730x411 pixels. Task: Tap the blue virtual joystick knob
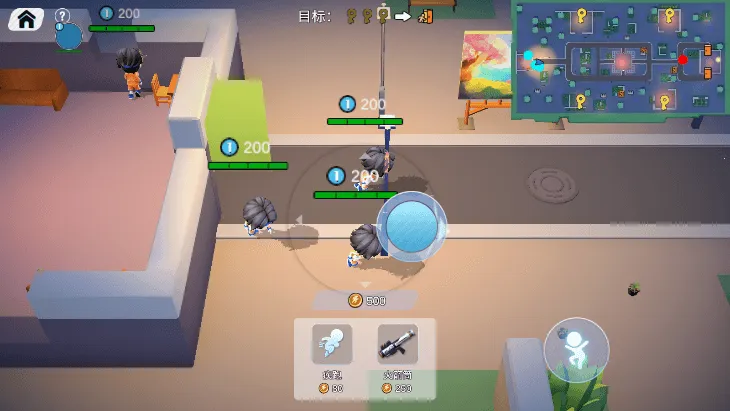pyautogui.click(x=411, y=227)
